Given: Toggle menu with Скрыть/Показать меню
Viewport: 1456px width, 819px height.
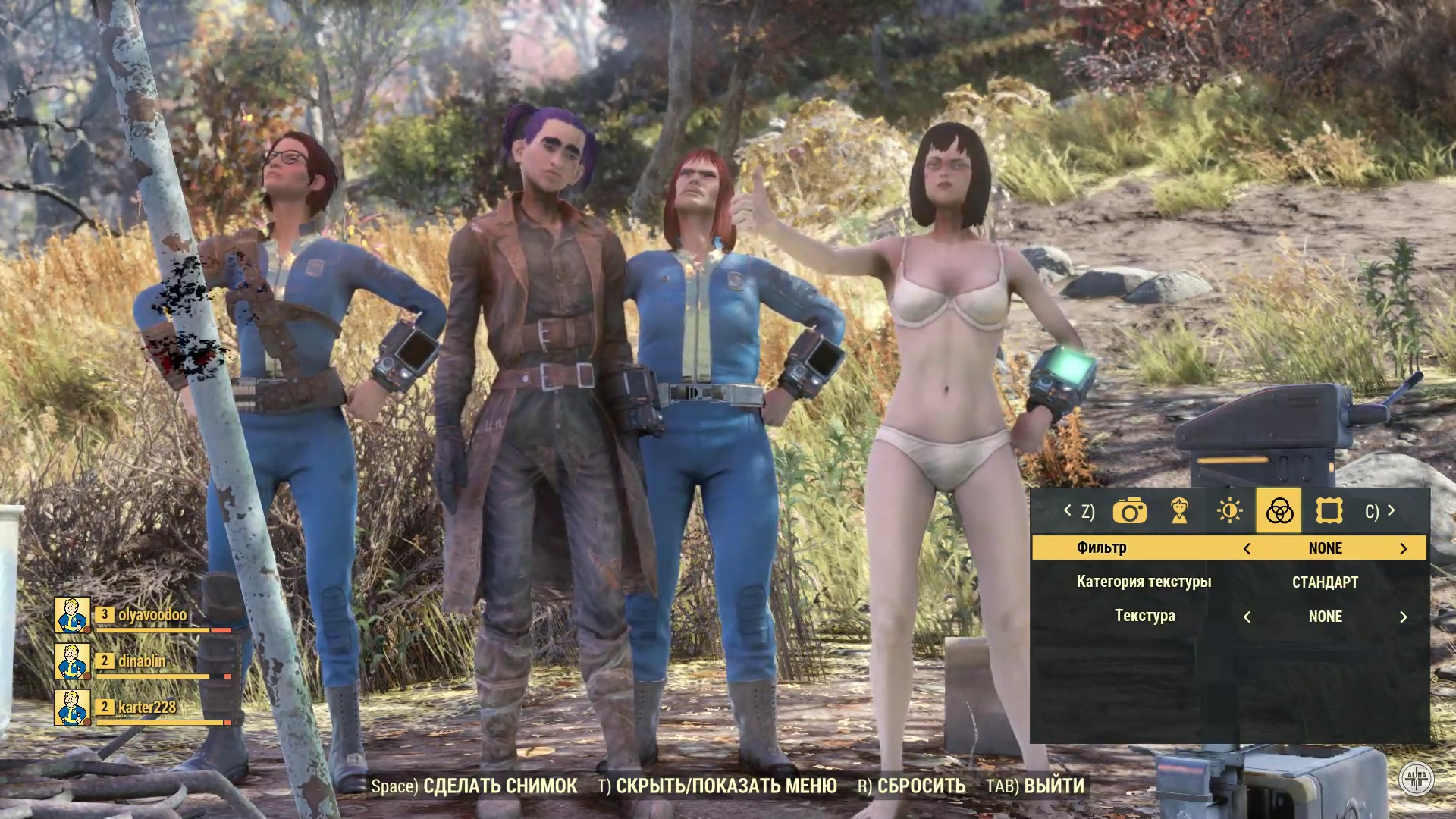Looking at the screenshot, I should click(717, 786).
